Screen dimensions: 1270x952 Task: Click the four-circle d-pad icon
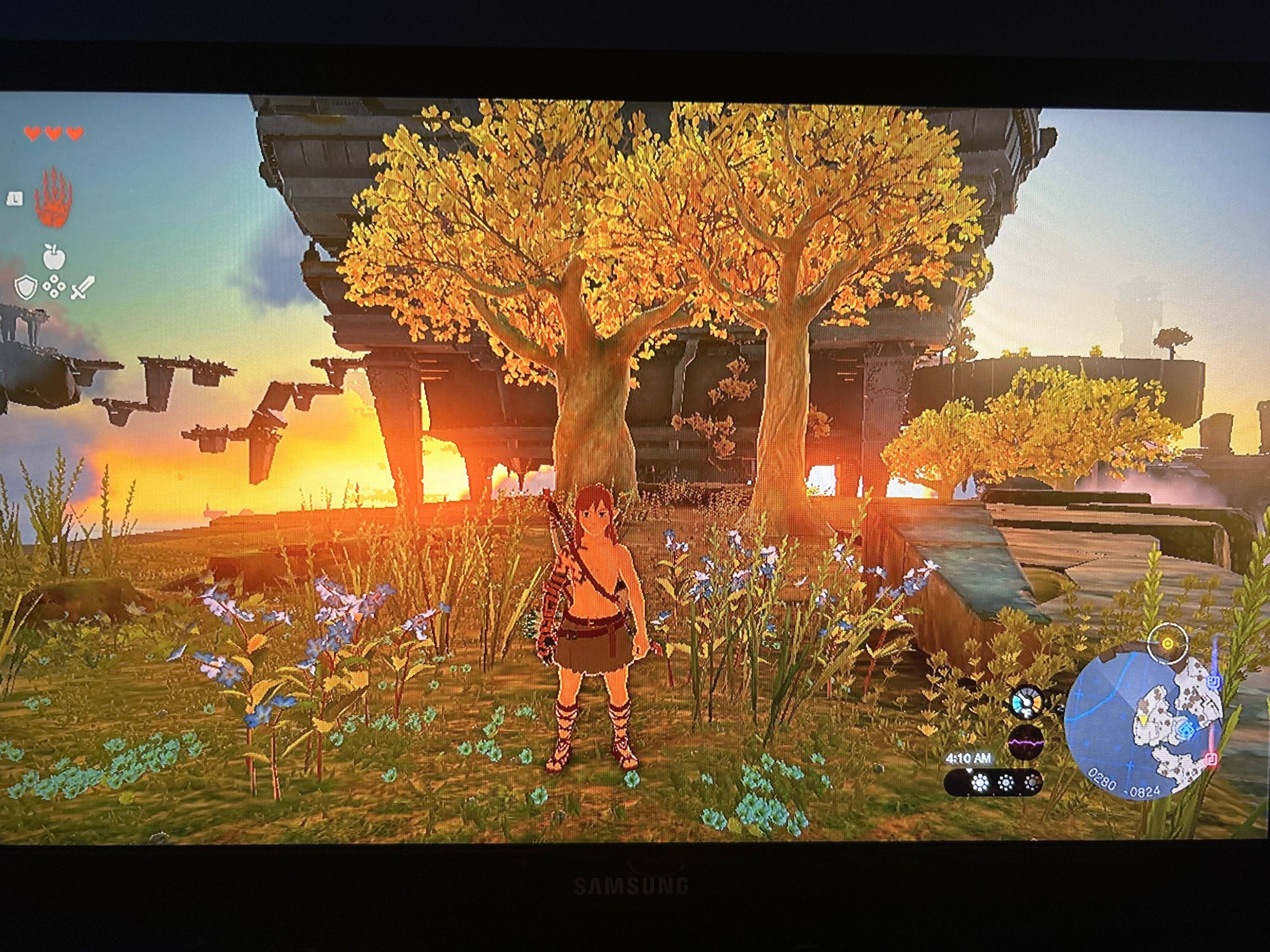pos(54,286)
